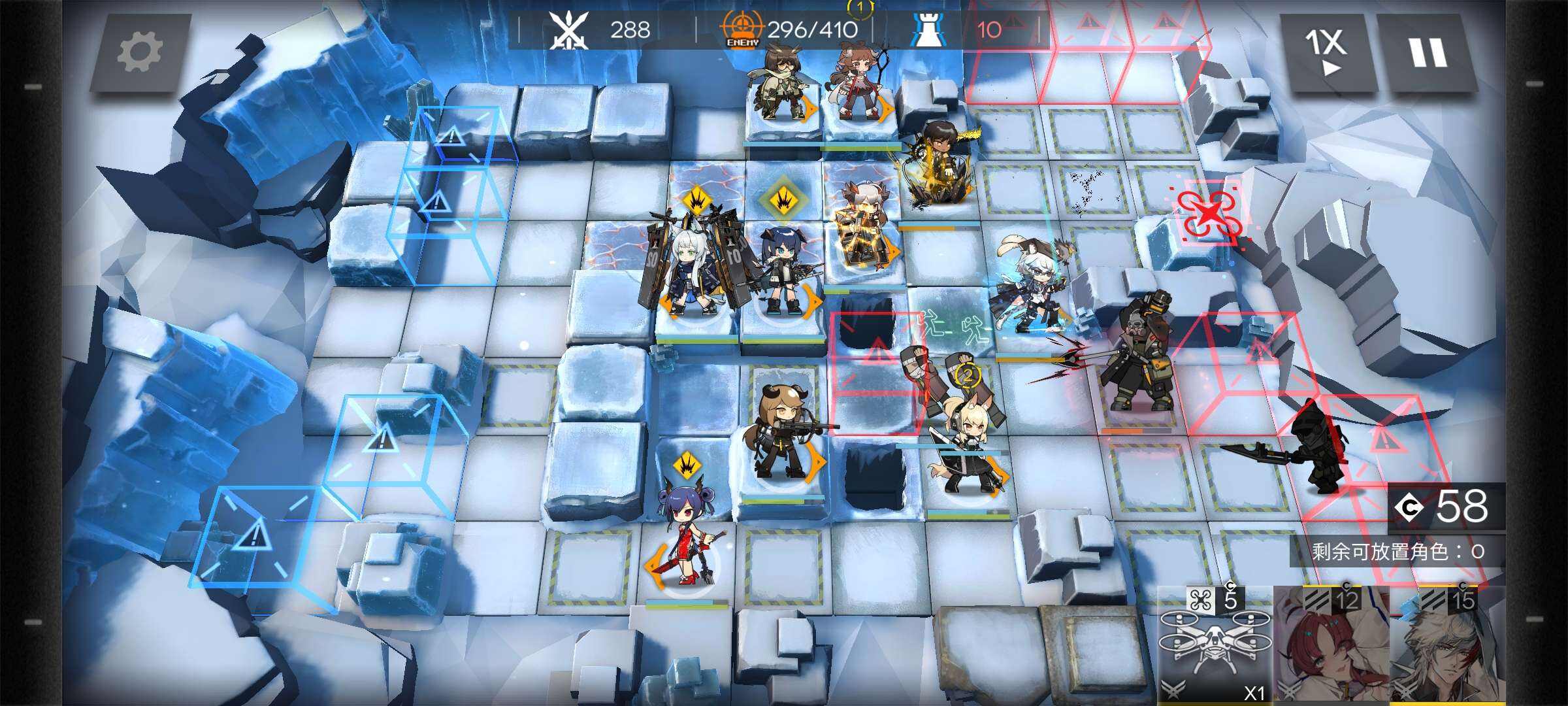Toggle the 1X game speed button
1568x706 pixels.
pos(1326,52)
